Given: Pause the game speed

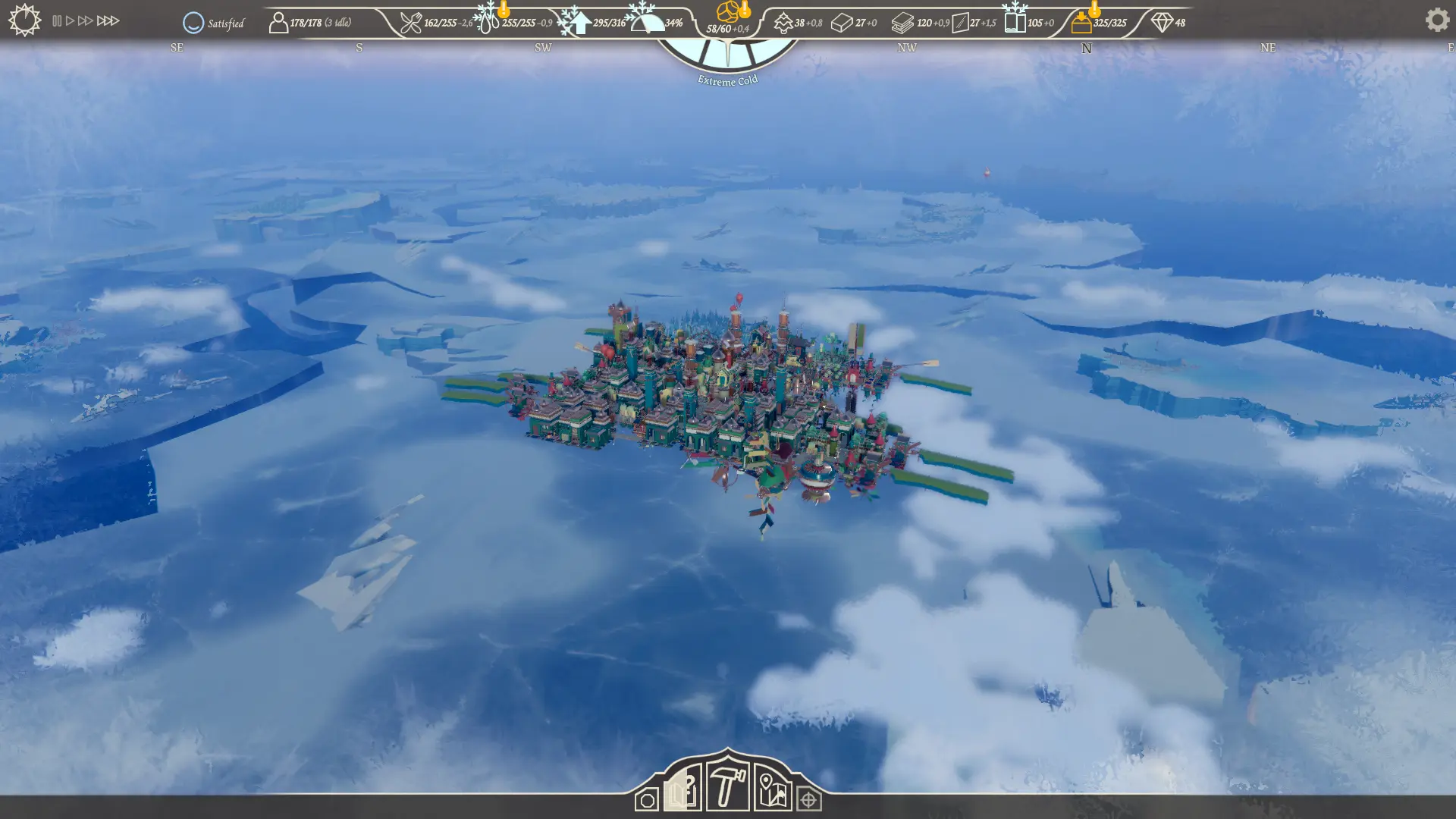Looking at the screenshot, I should point(57,21).
